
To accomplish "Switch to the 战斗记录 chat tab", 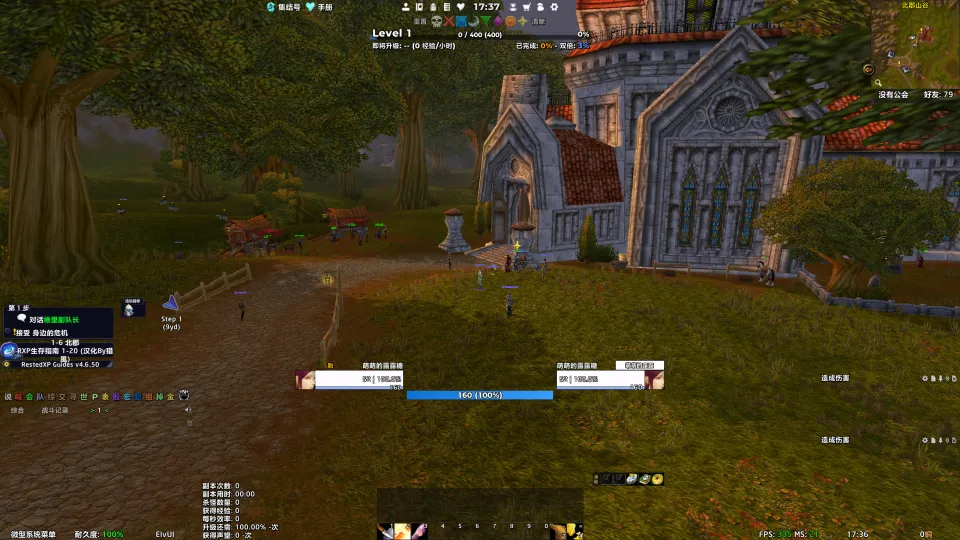I will [x=55, y=410].
